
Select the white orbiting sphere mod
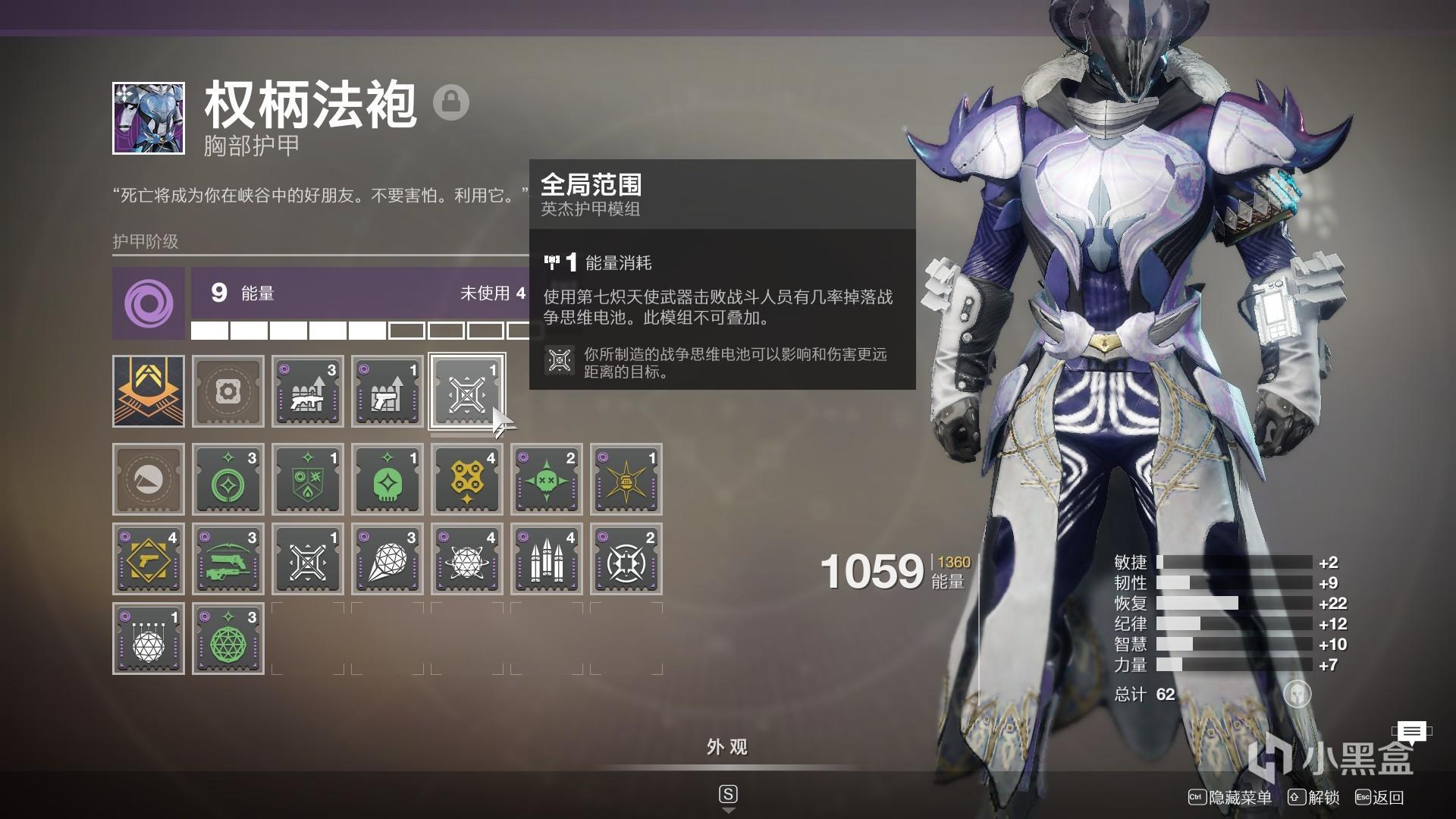467,559
